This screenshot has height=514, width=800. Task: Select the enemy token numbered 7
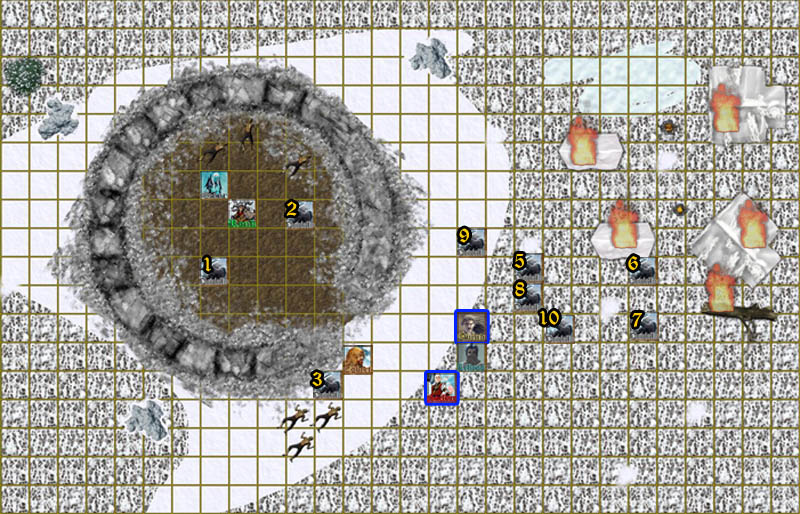click(642, 325)
